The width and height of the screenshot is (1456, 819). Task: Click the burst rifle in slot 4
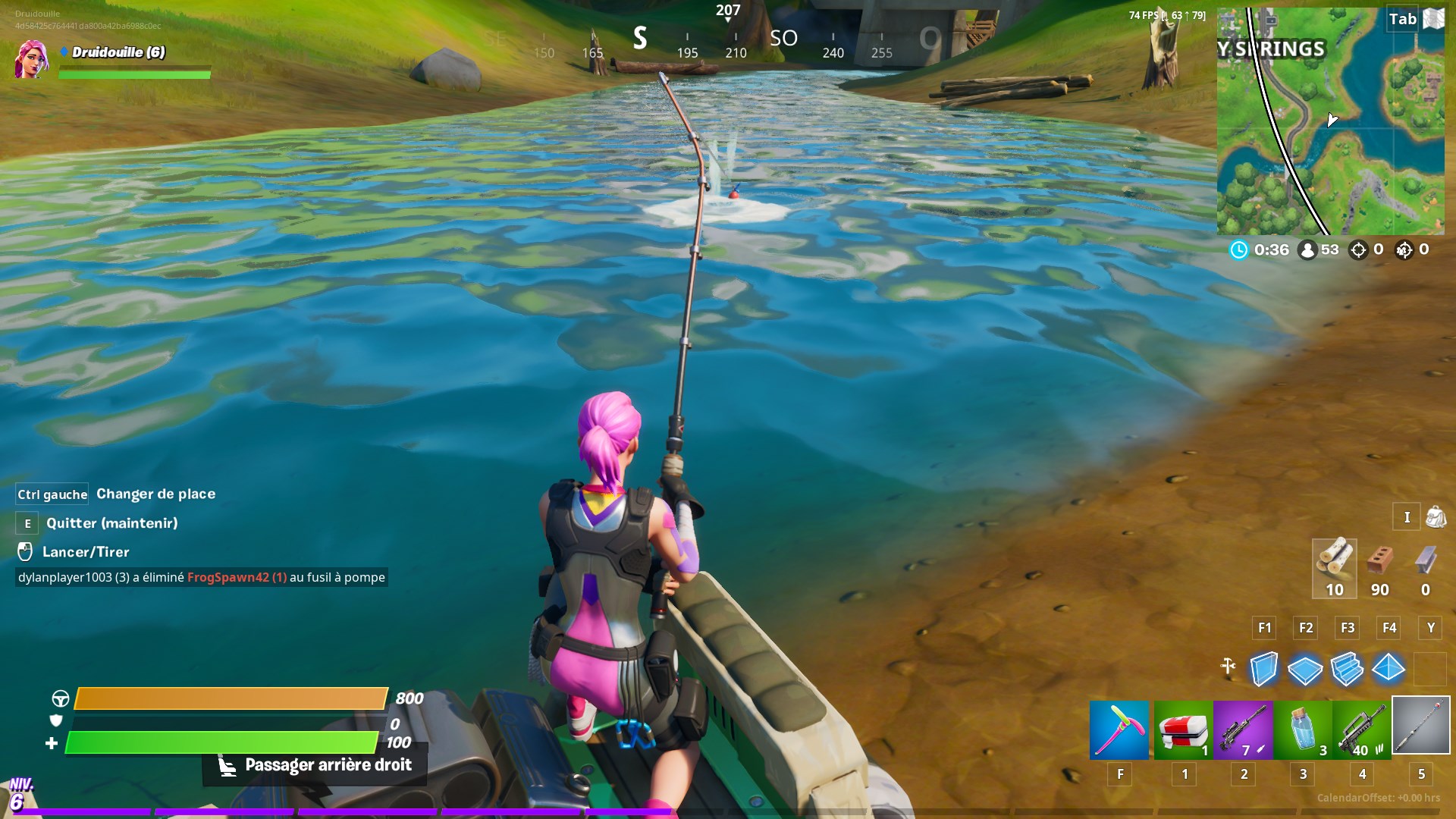point(1361,730)
